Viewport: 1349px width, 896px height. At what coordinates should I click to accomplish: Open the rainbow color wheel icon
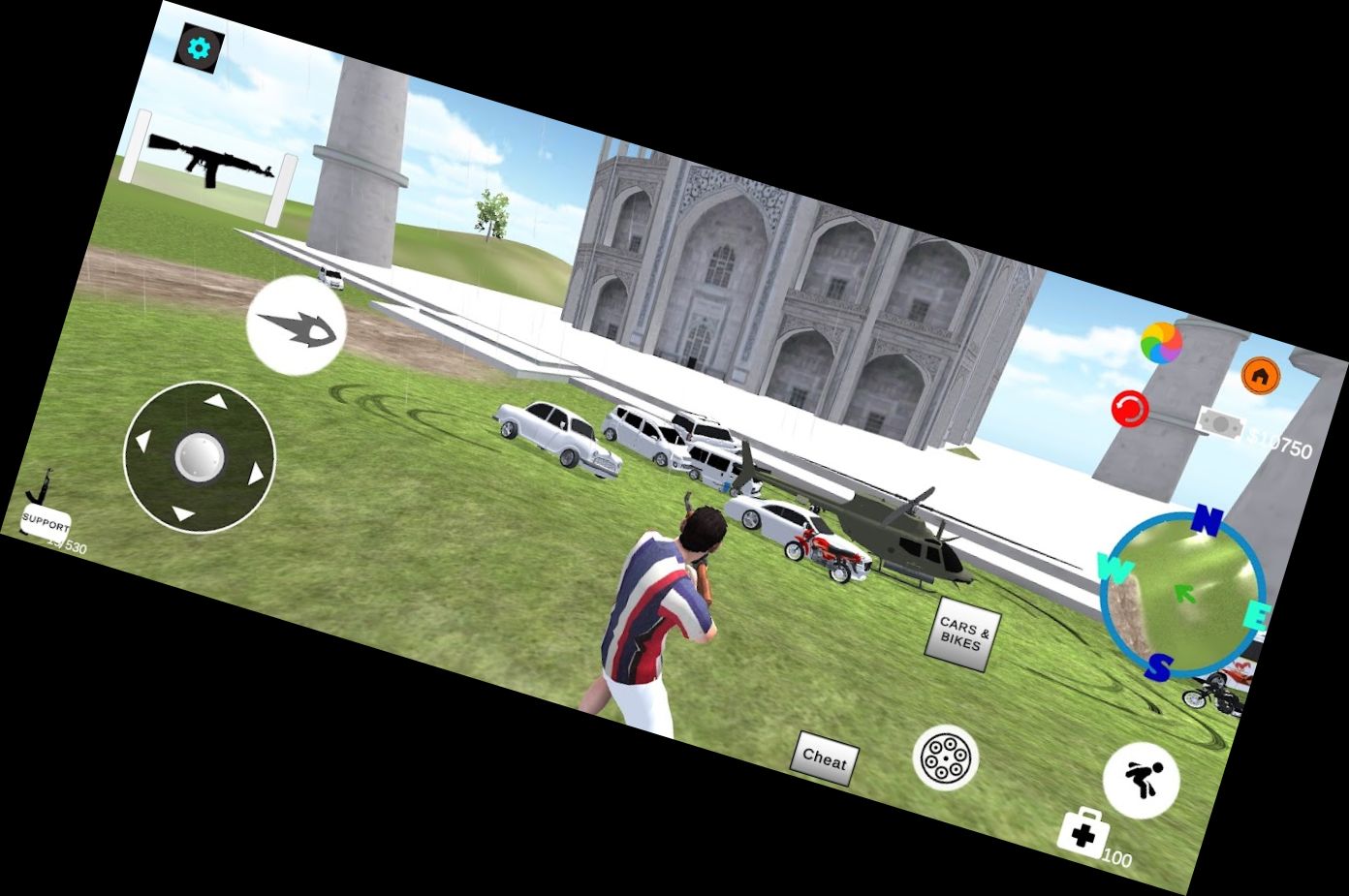[1161, 342]
